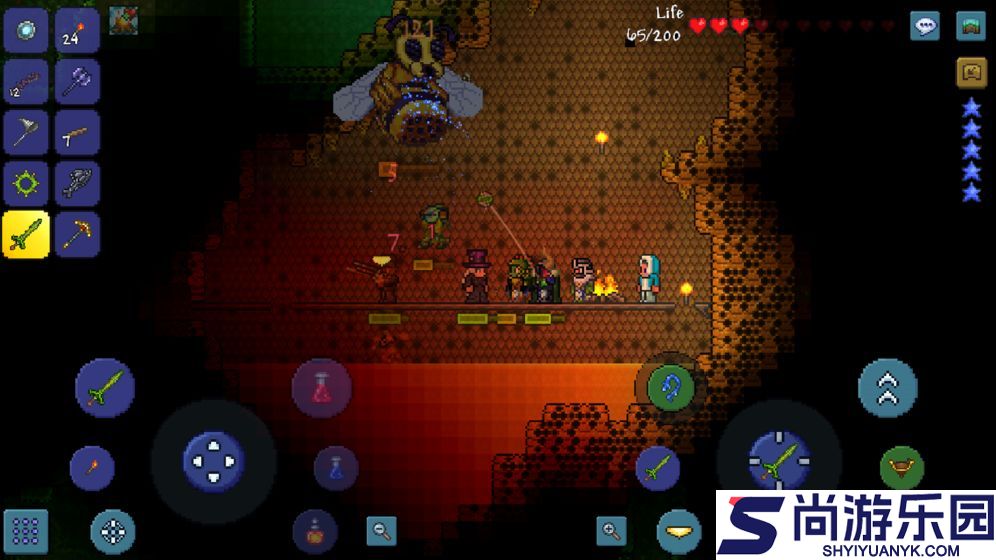Select the torch stack hotbar slot
This screenshot has height=560, width=996.
77,29
